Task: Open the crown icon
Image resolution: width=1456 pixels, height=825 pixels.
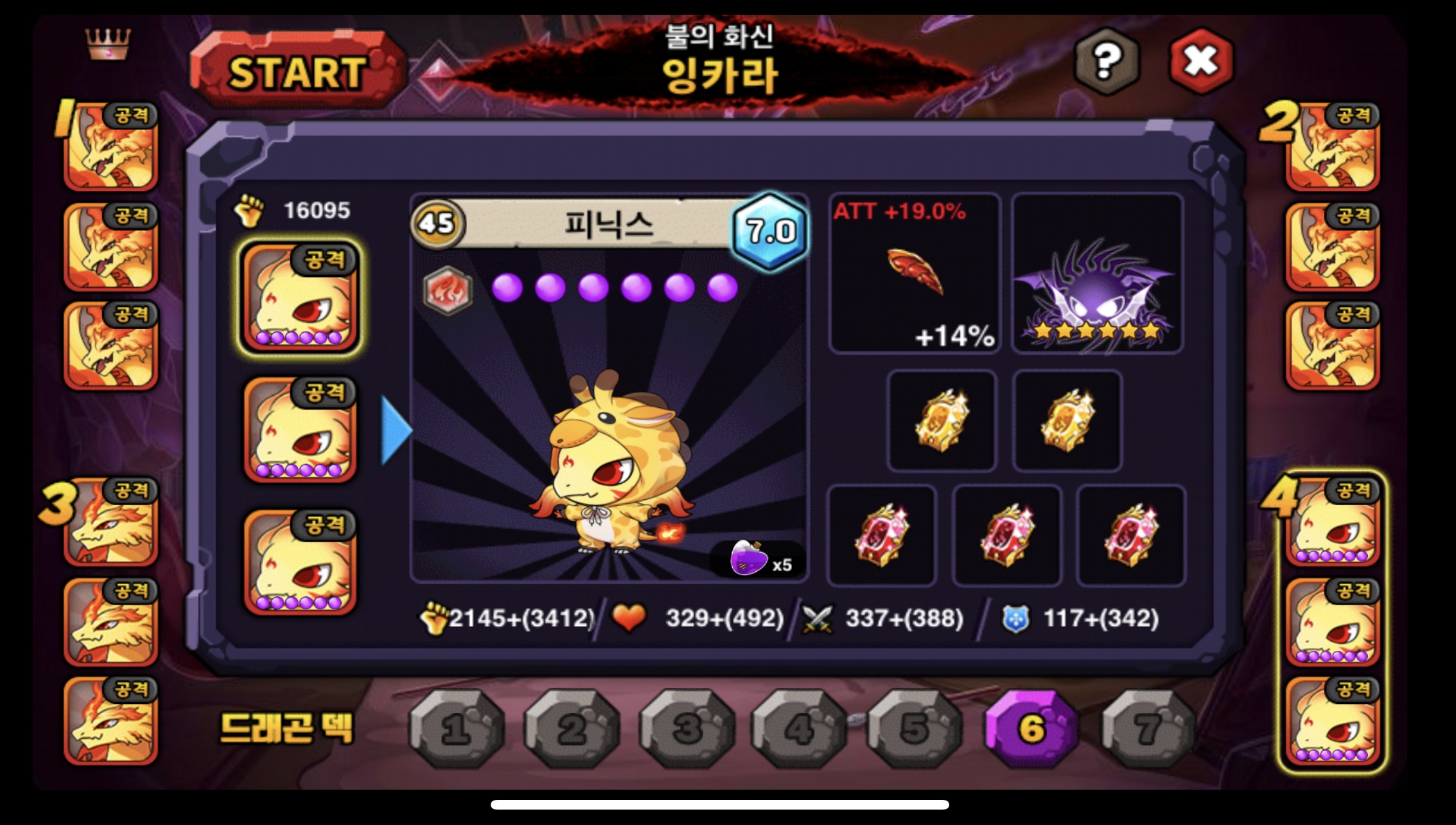Action: point(108,44)
